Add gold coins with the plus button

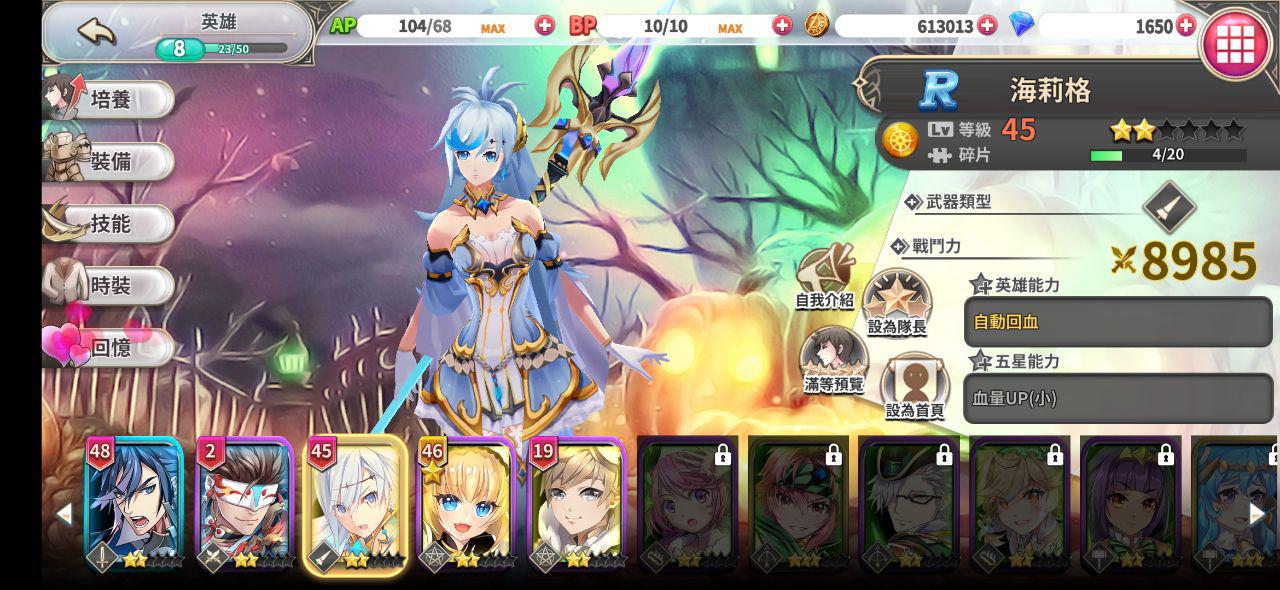pos(987,26)
